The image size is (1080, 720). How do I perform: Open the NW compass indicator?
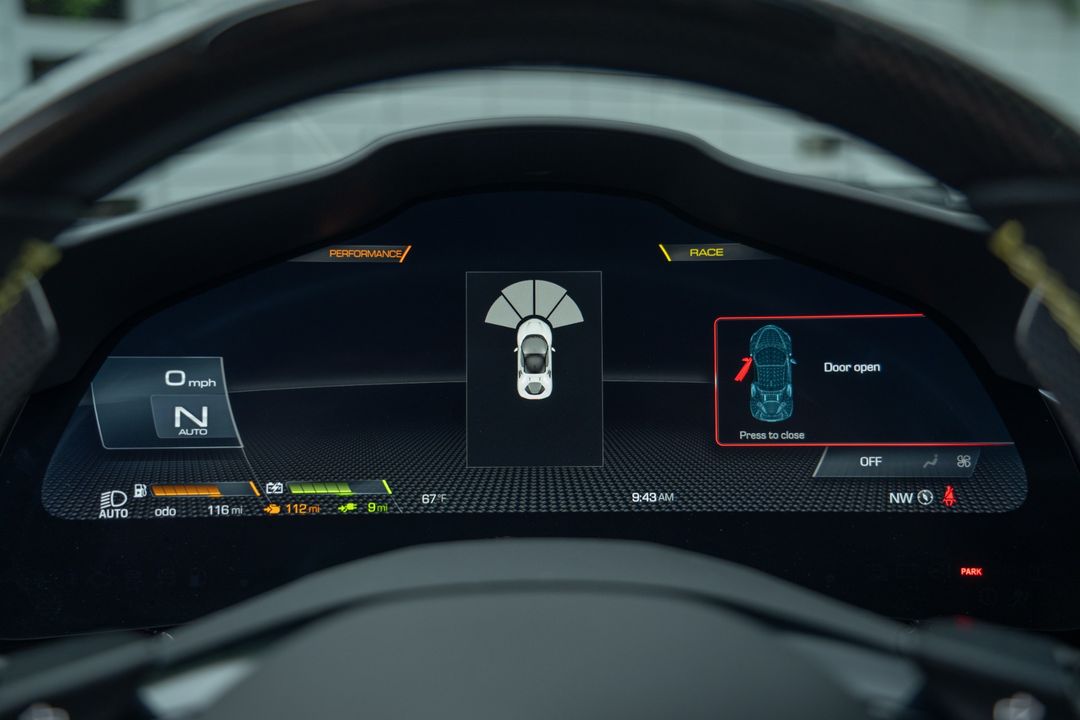[911, 497]
